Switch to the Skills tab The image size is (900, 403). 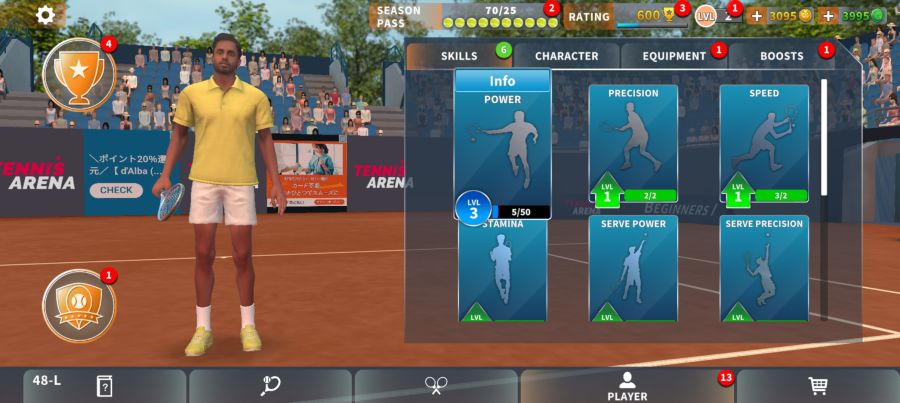pyautogui.click(x=460, y=56)
